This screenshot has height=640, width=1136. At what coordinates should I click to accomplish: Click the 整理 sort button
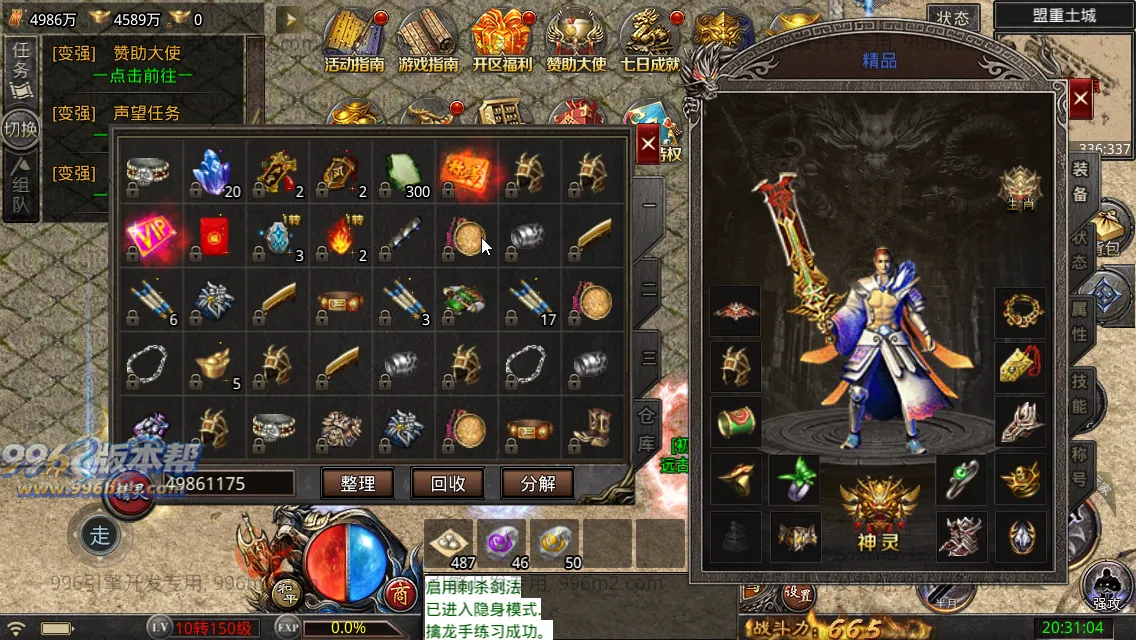[357, 483]
